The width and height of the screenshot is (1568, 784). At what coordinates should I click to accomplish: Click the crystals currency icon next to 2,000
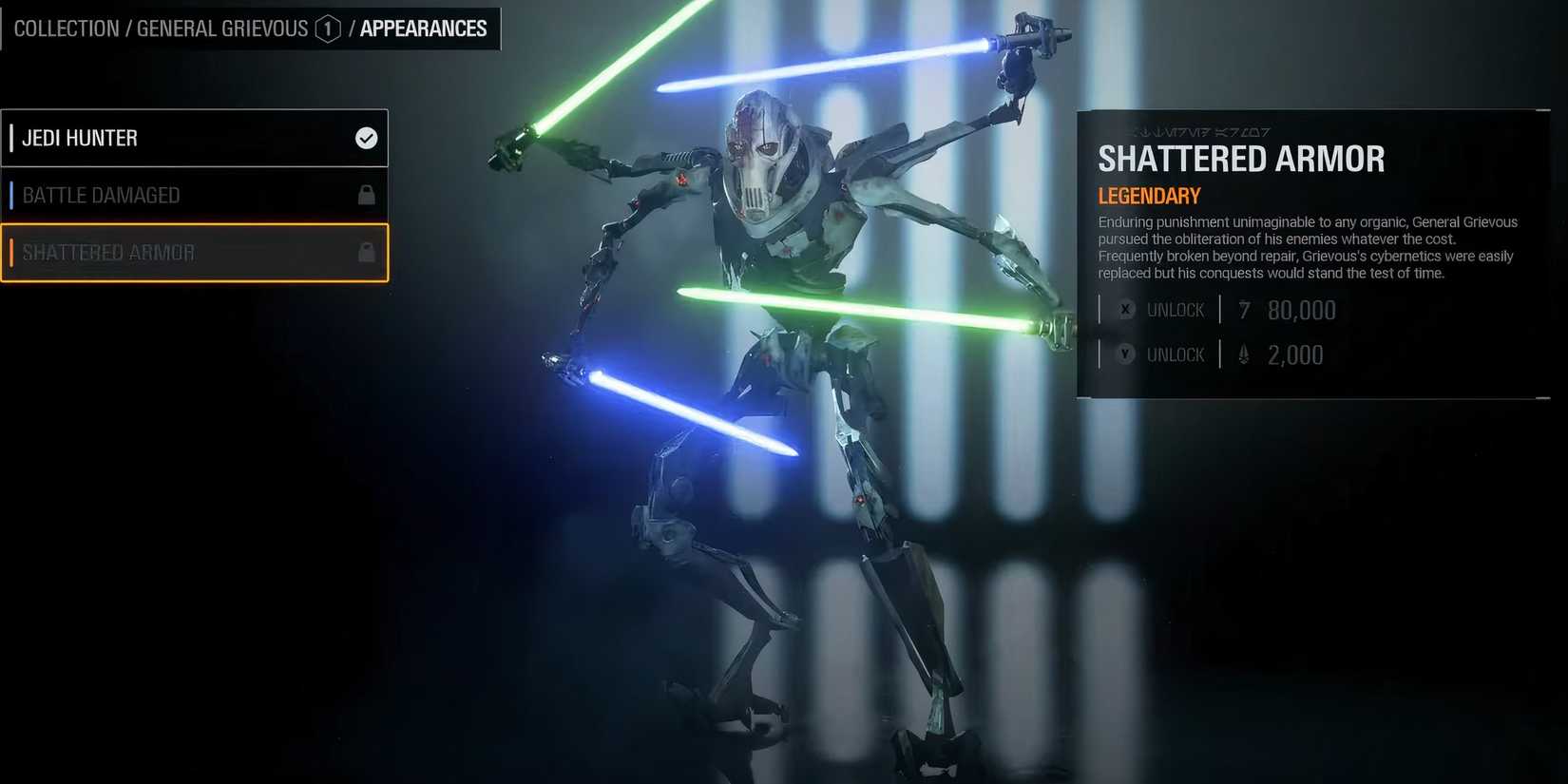tap(1243, 354)
